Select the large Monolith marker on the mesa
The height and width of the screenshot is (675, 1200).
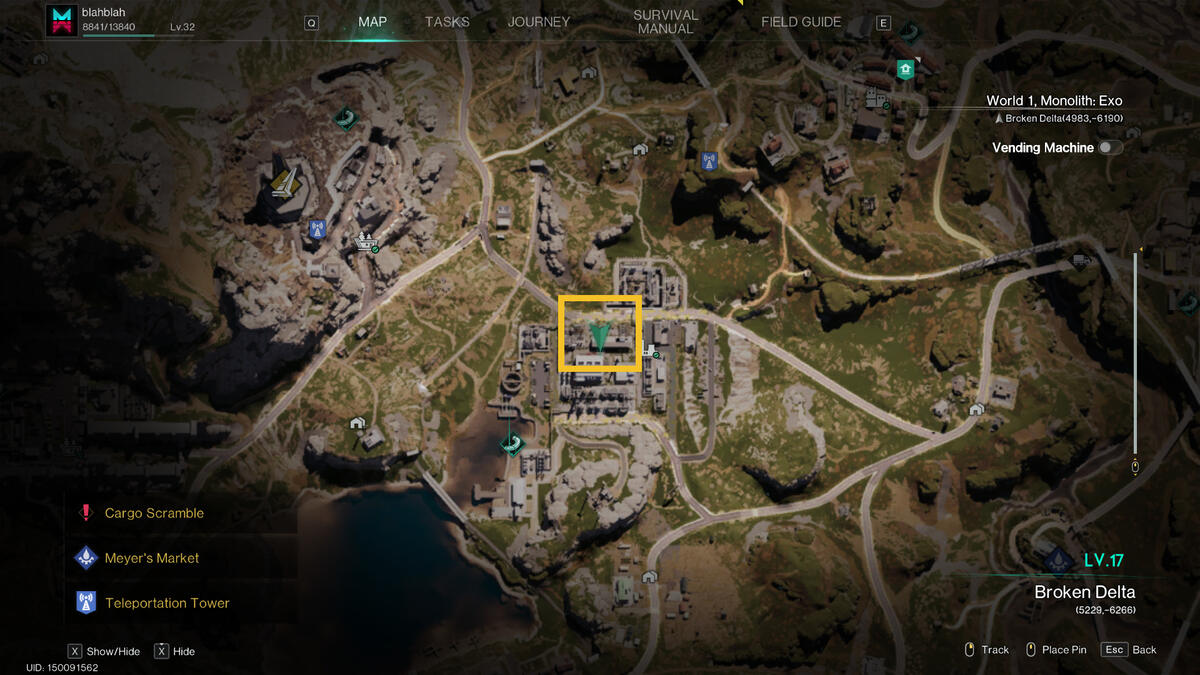284,183
